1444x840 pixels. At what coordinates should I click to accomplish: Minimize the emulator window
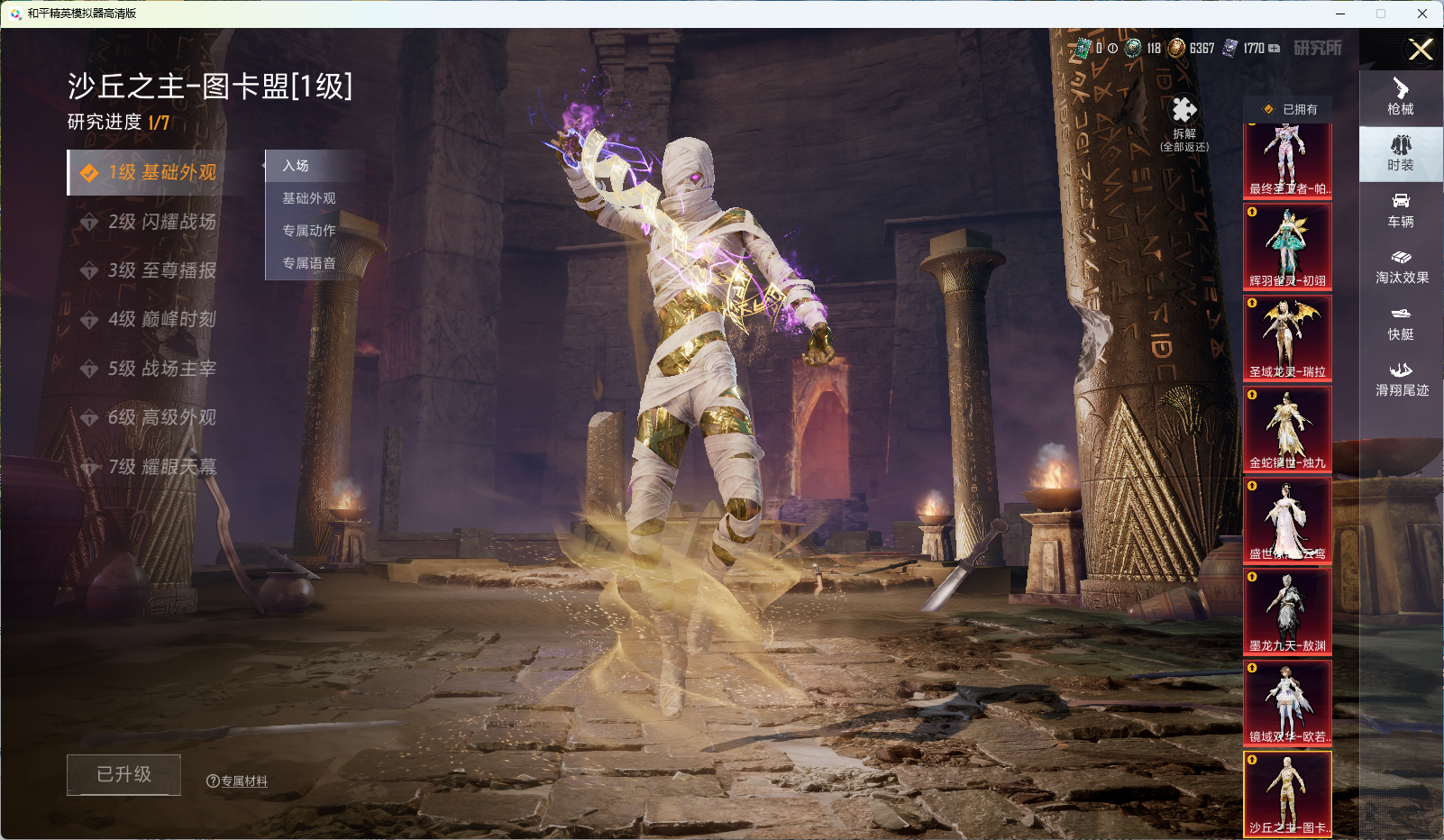coord(1340,14)
